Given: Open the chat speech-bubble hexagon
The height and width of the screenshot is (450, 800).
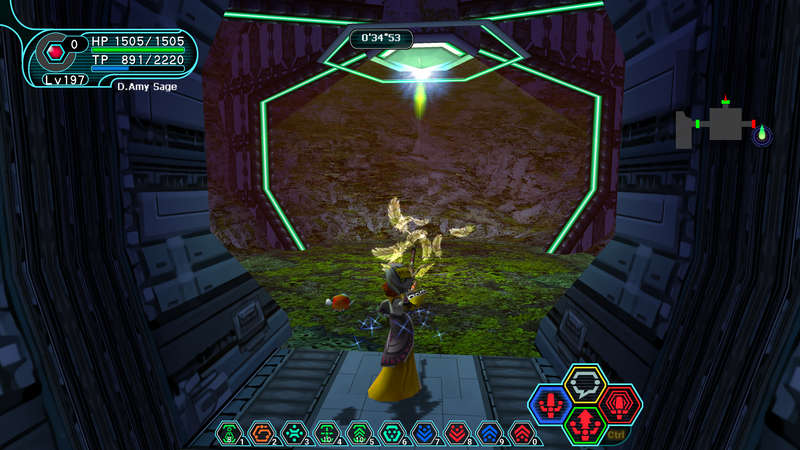Looking at the screenshot, I should [x=585, y=384].
